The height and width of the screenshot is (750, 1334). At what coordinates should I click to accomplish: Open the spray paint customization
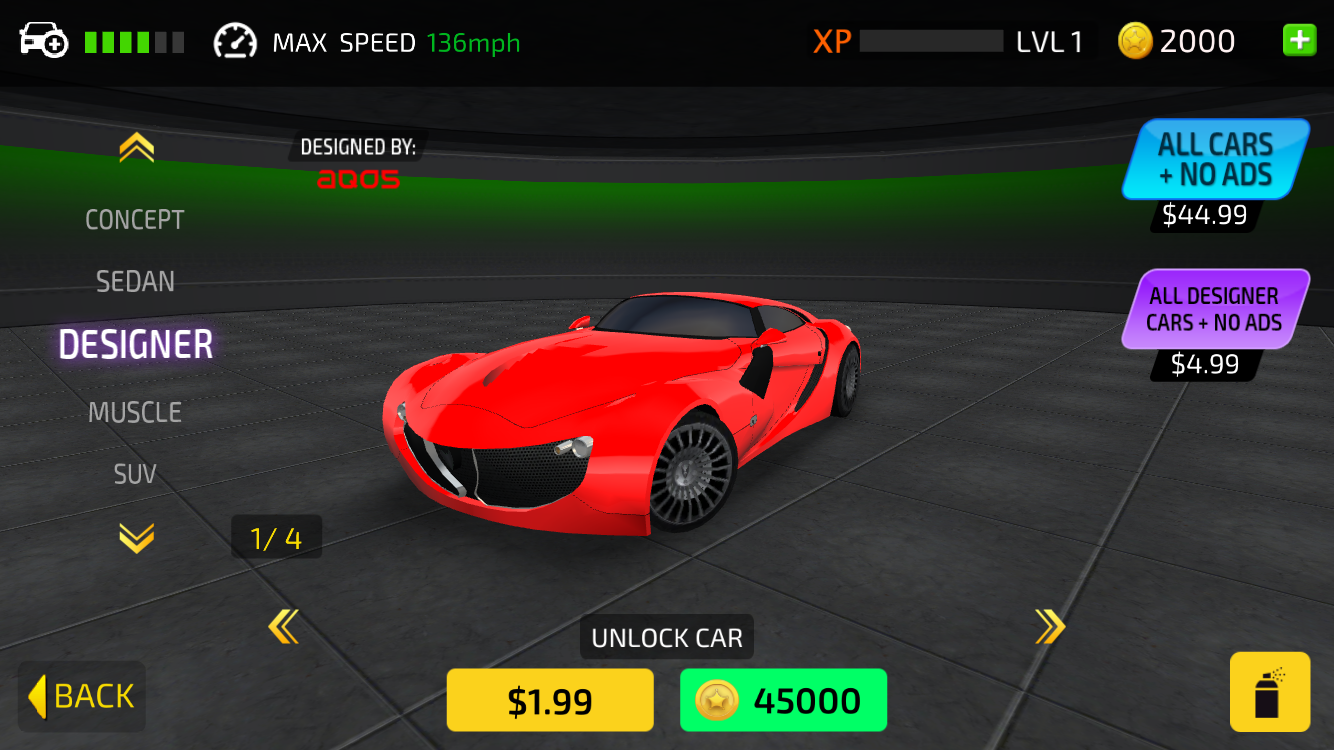(1269, 692)
